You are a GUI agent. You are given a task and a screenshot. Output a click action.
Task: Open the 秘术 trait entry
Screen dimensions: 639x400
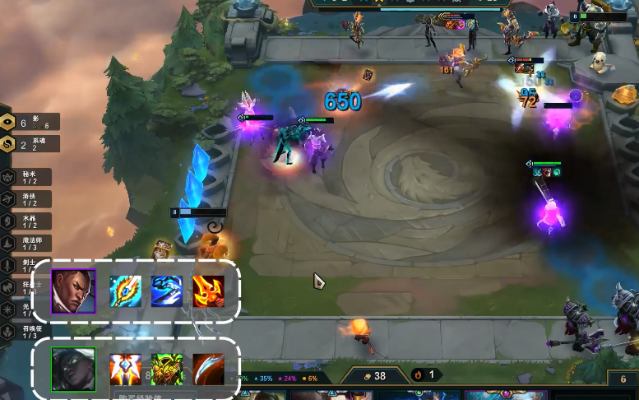(x=30, y=177)
